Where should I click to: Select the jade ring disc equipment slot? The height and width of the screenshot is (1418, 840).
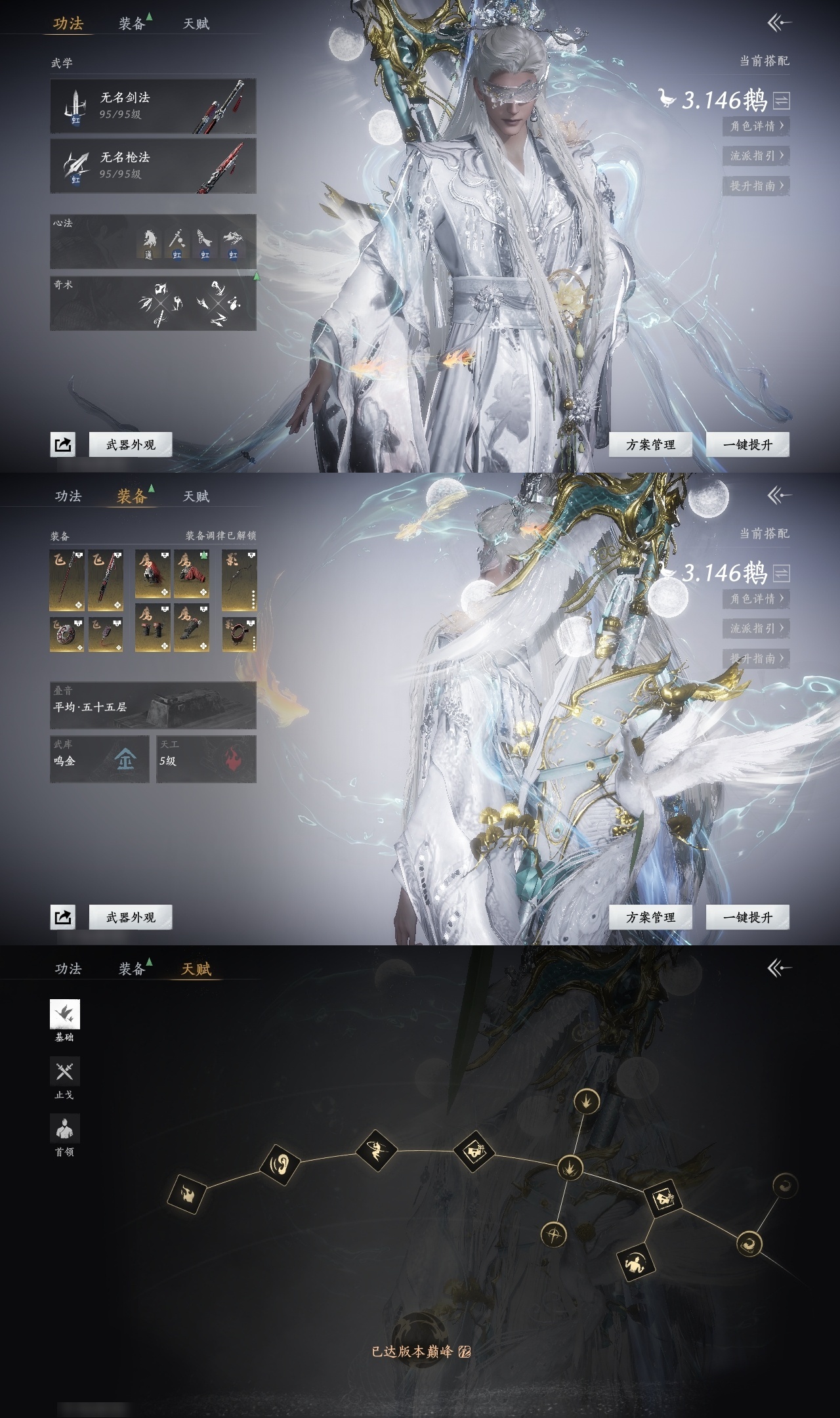click(x=67, y=634)
